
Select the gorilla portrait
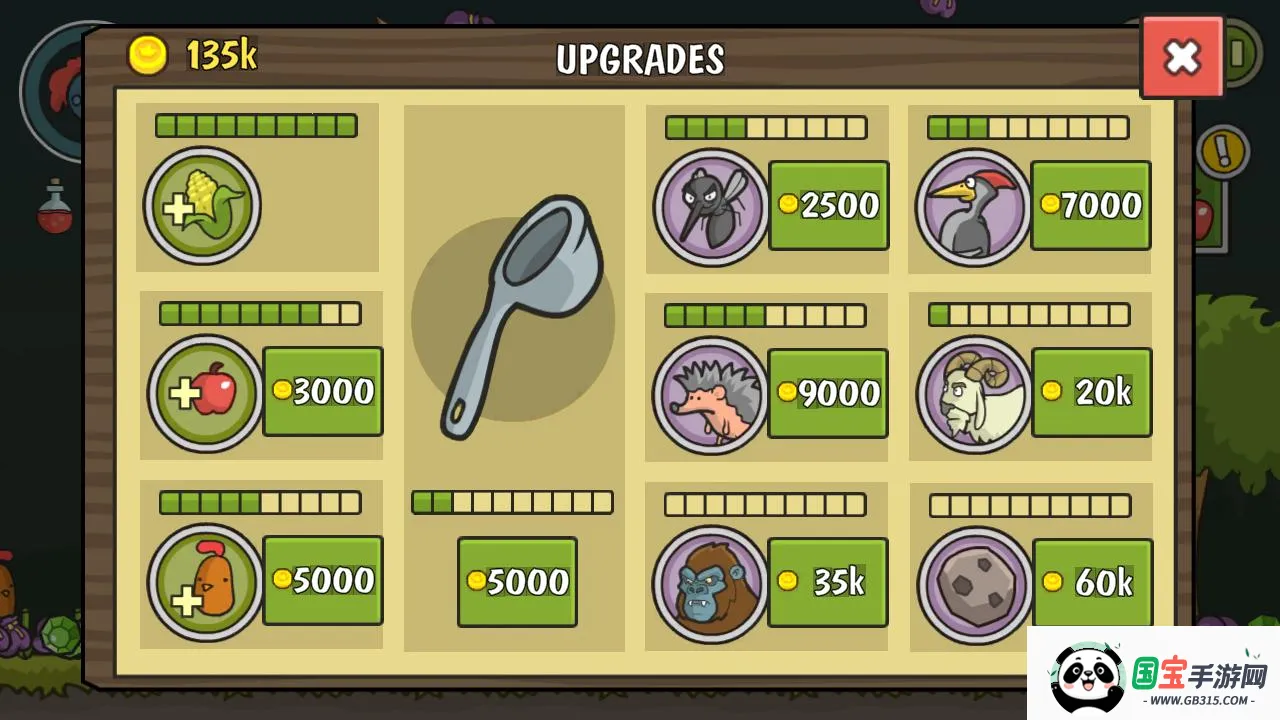(x=710, y=584)
